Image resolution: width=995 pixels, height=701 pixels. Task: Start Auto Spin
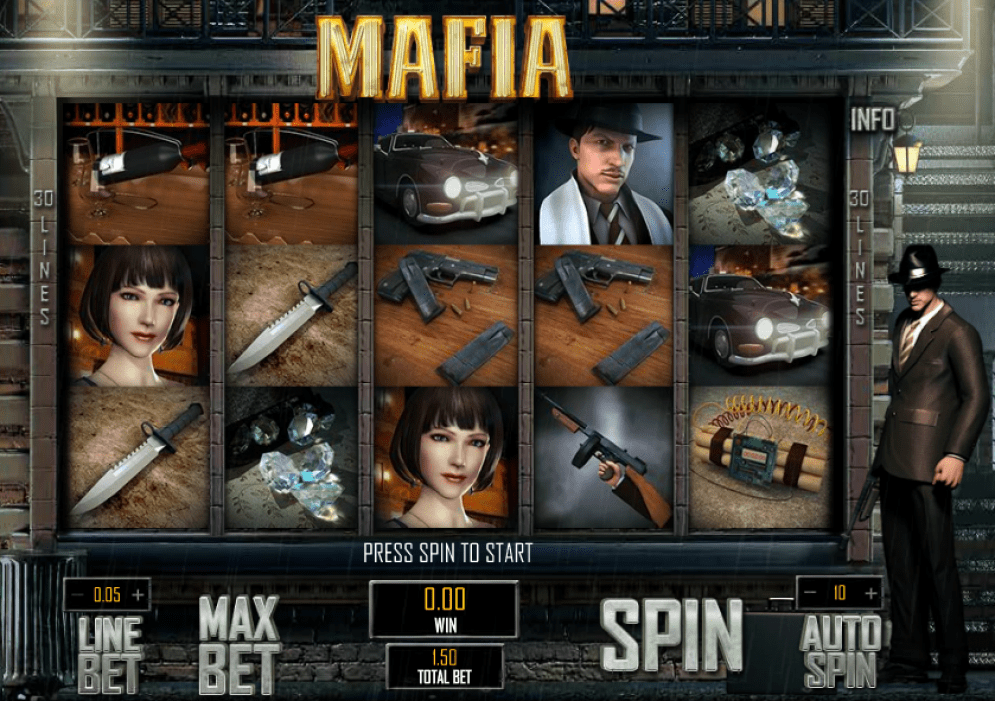[840, 650]
